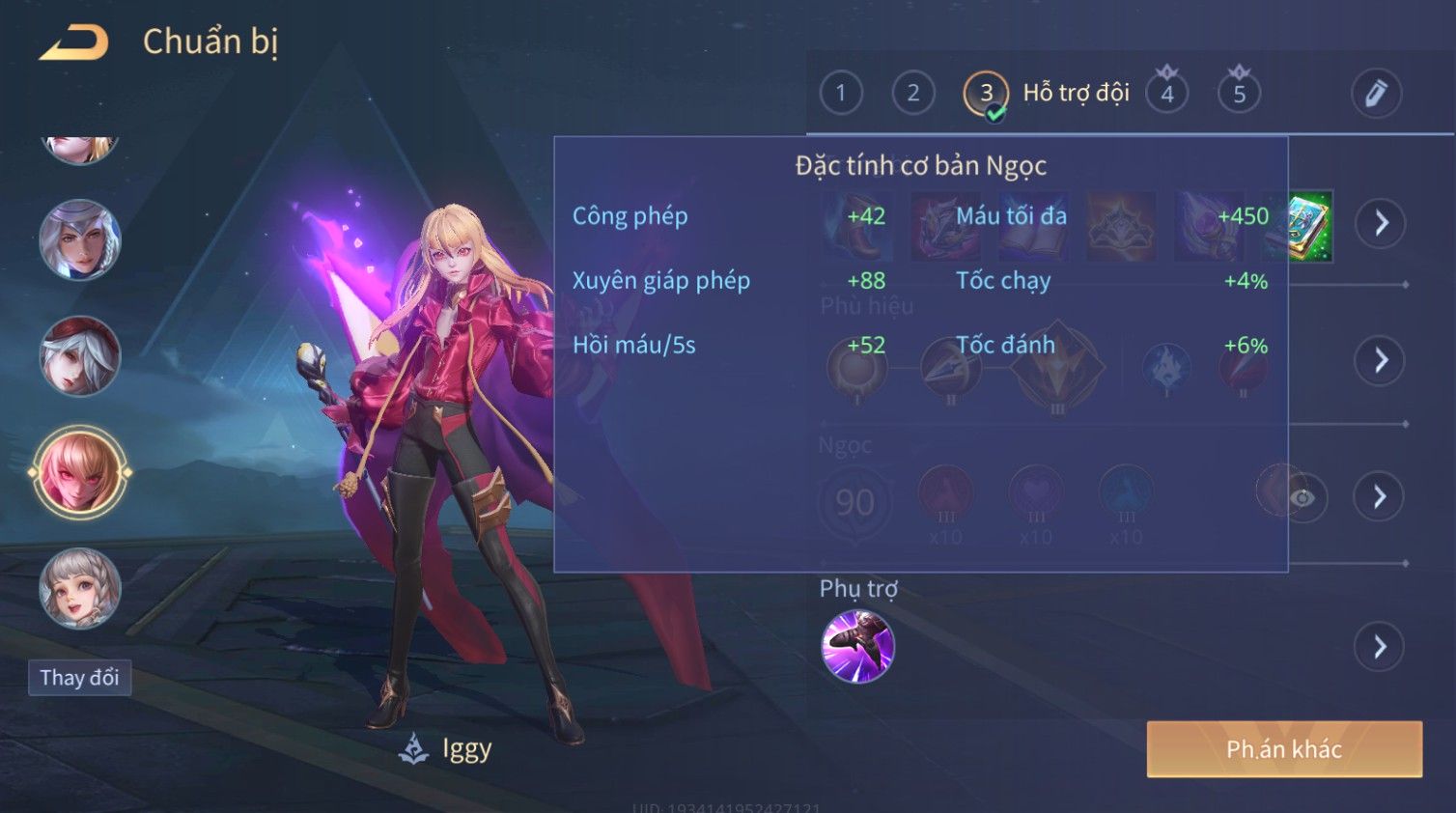Choose the red-hat white-haired hero portrait
The width and height of the screenshot is (1456, 813).
[79, 356]
